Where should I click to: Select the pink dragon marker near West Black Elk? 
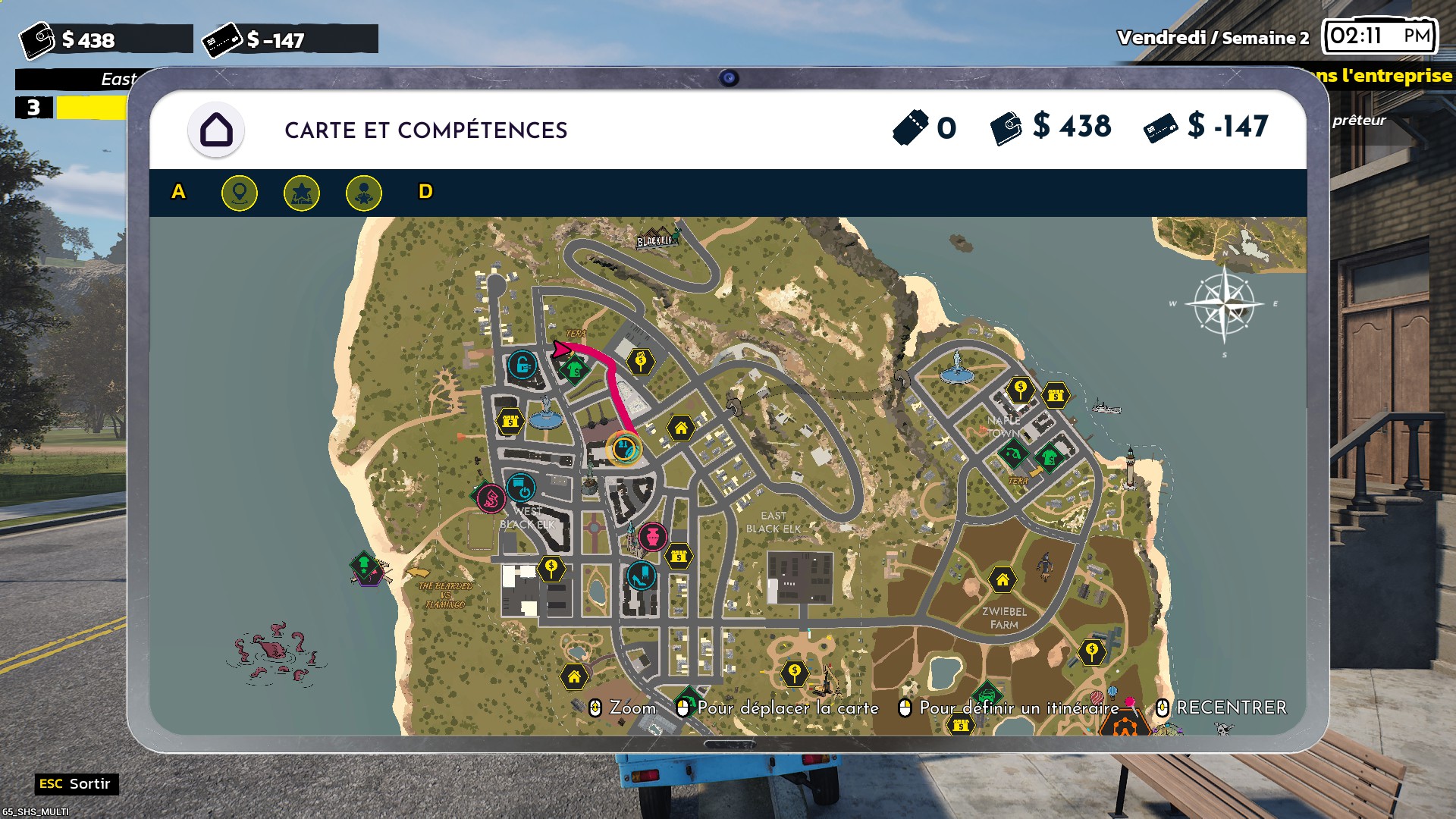point(491,498)
